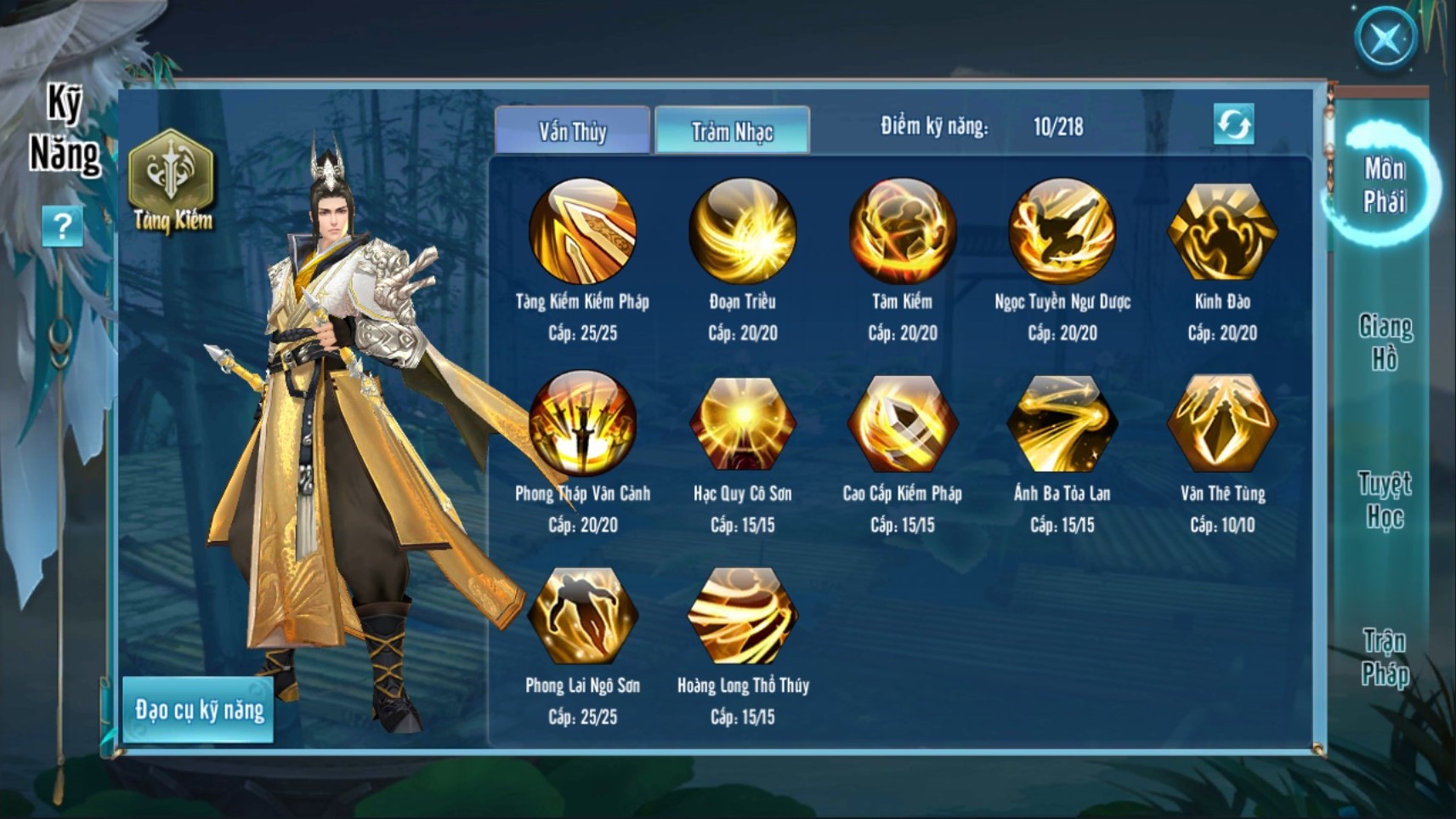Viewport: 1456px width, 819px height.
Task: Switch to the Trận Pháp side tab
Action: click(1385, 657)
